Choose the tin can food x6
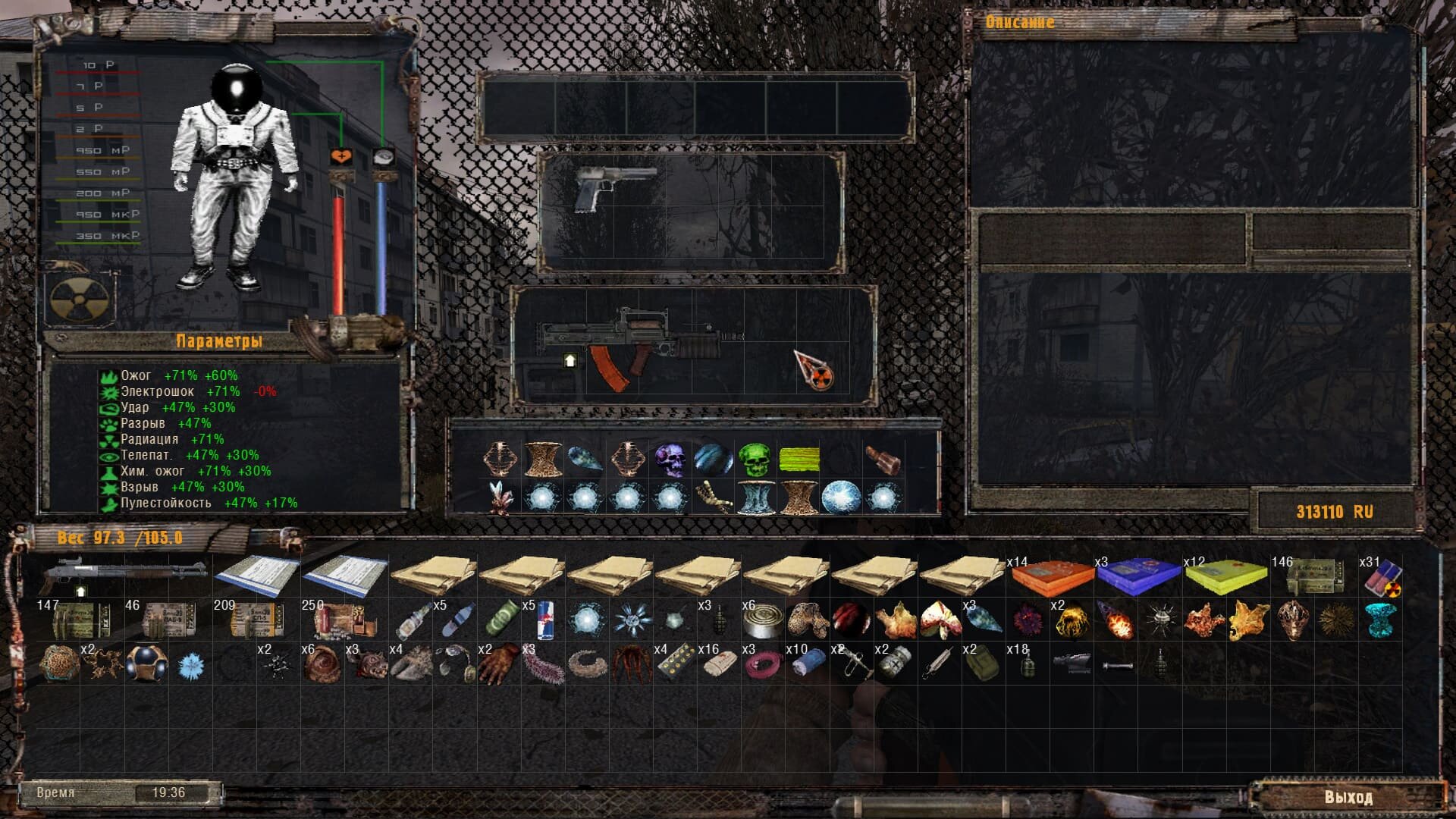The height and width of the screenshot is (819, 1456). click(761, 620)
